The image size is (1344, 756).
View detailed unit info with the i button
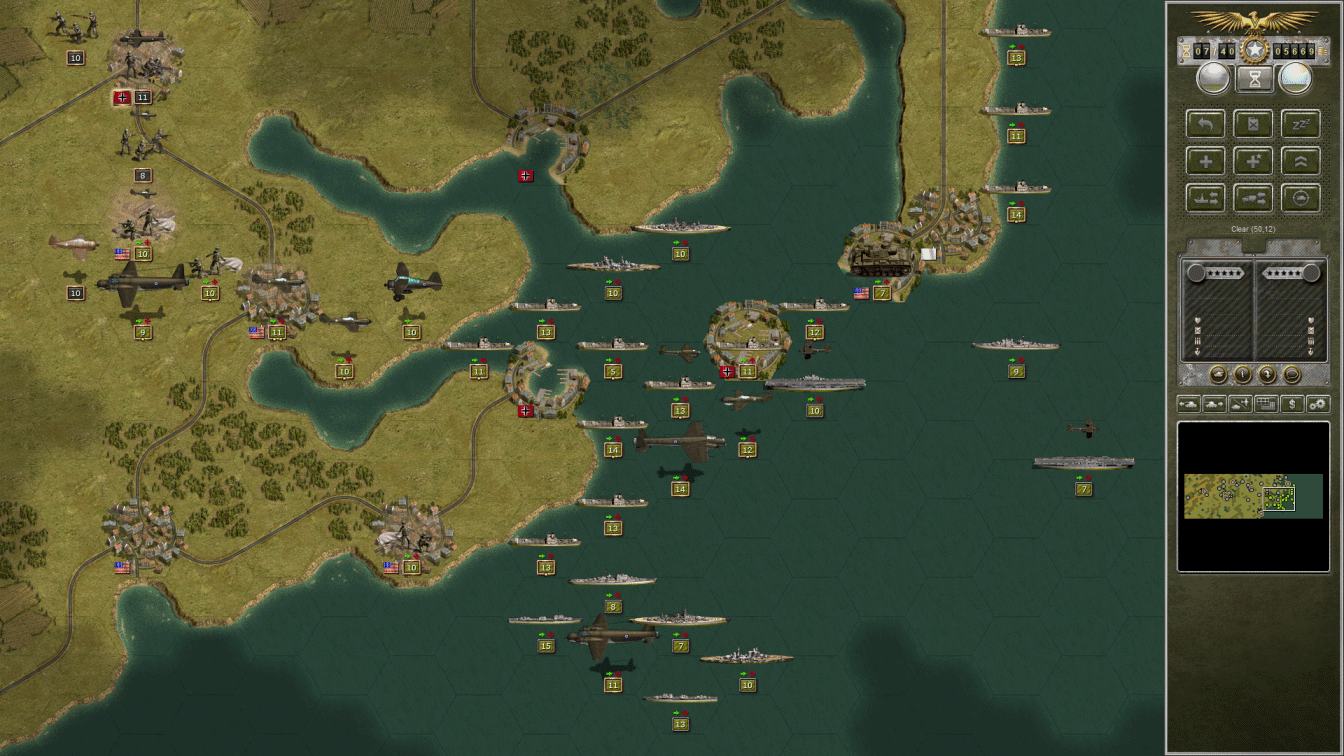[1243, 373]
